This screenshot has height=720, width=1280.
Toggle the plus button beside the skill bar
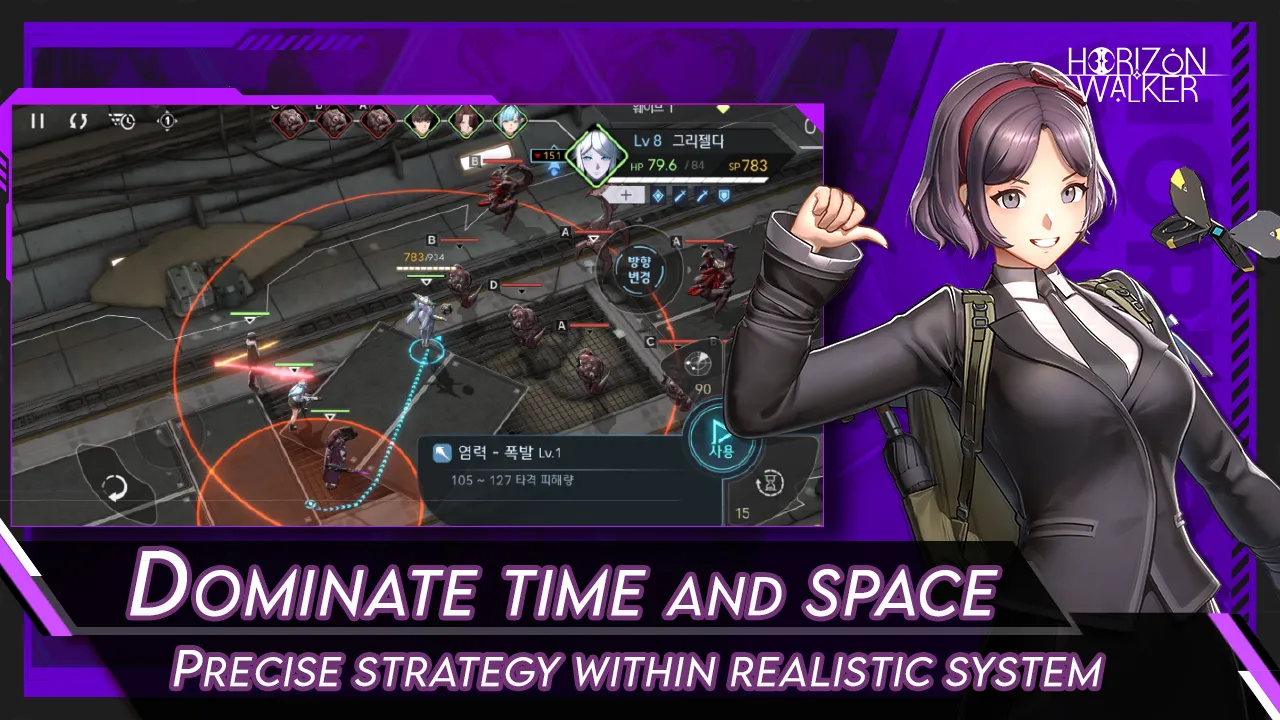[626, 194]
